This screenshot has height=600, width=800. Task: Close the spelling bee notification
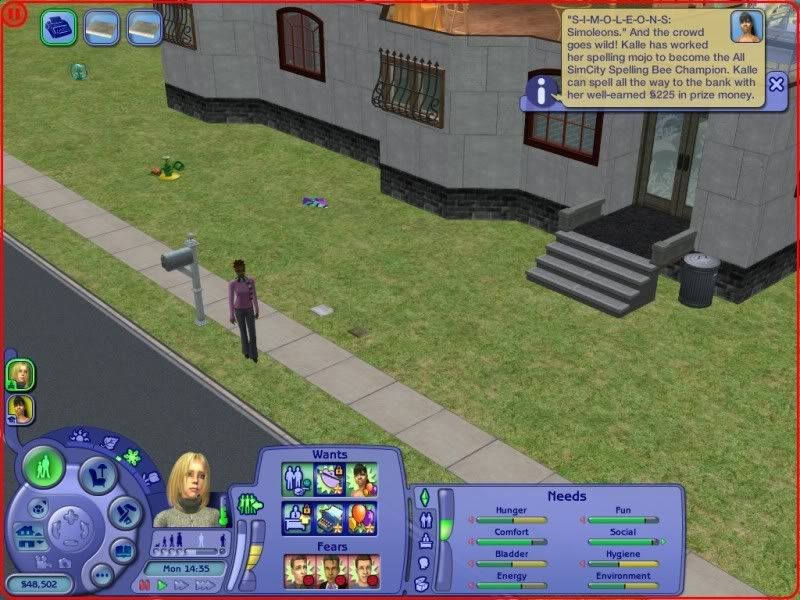(776, 85)
